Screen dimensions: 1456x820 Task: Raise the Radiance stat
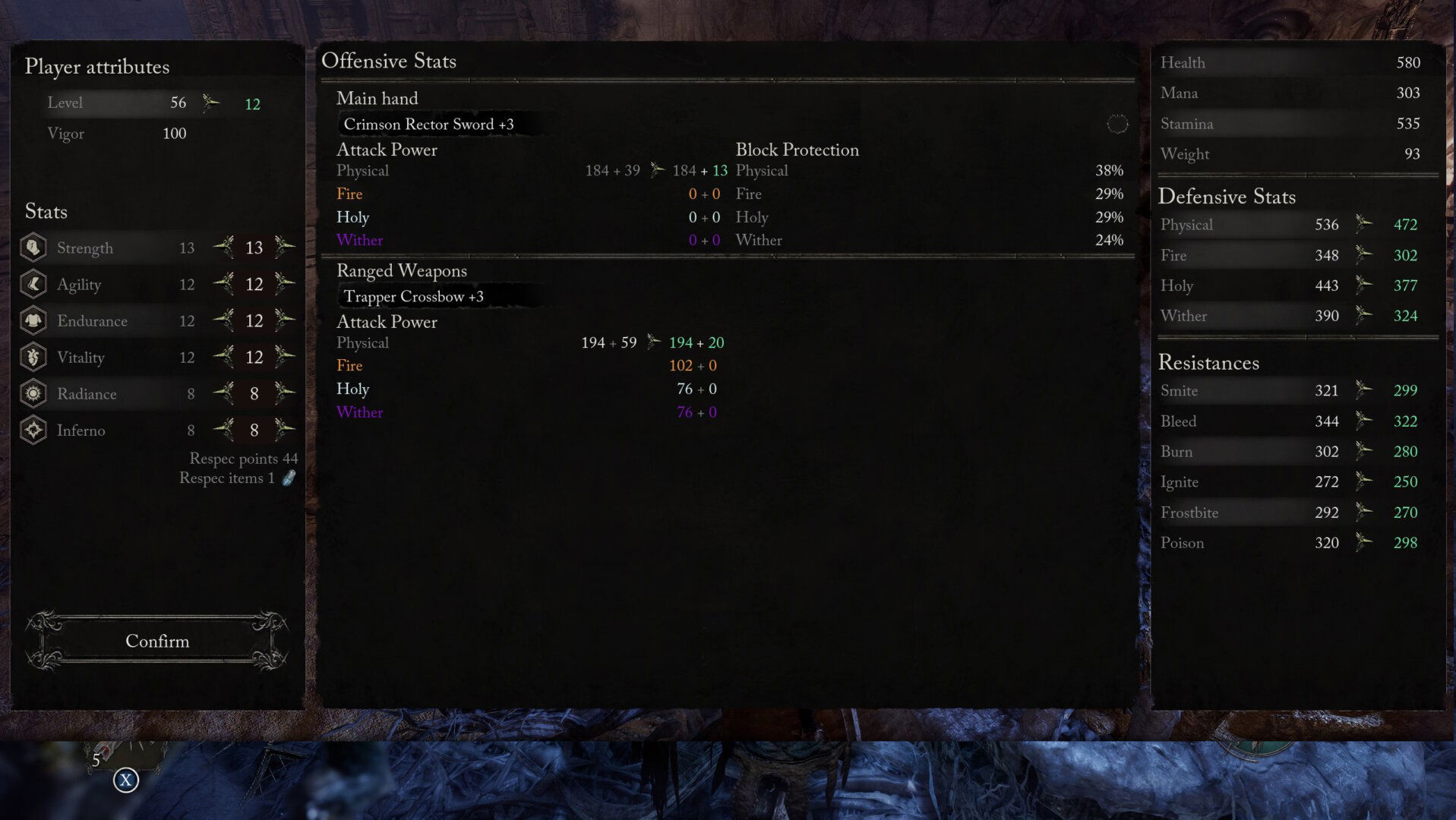(285, 393)
